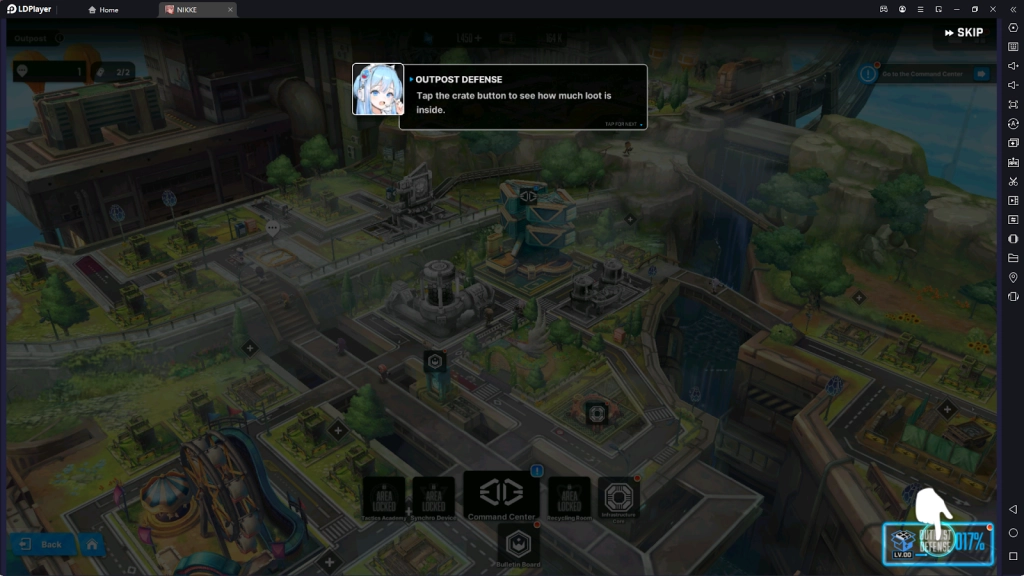This screenshot has height=576, width=1024.
Task: Switch to the LDPlayer Home tab
Action: [x=103, y=10]
